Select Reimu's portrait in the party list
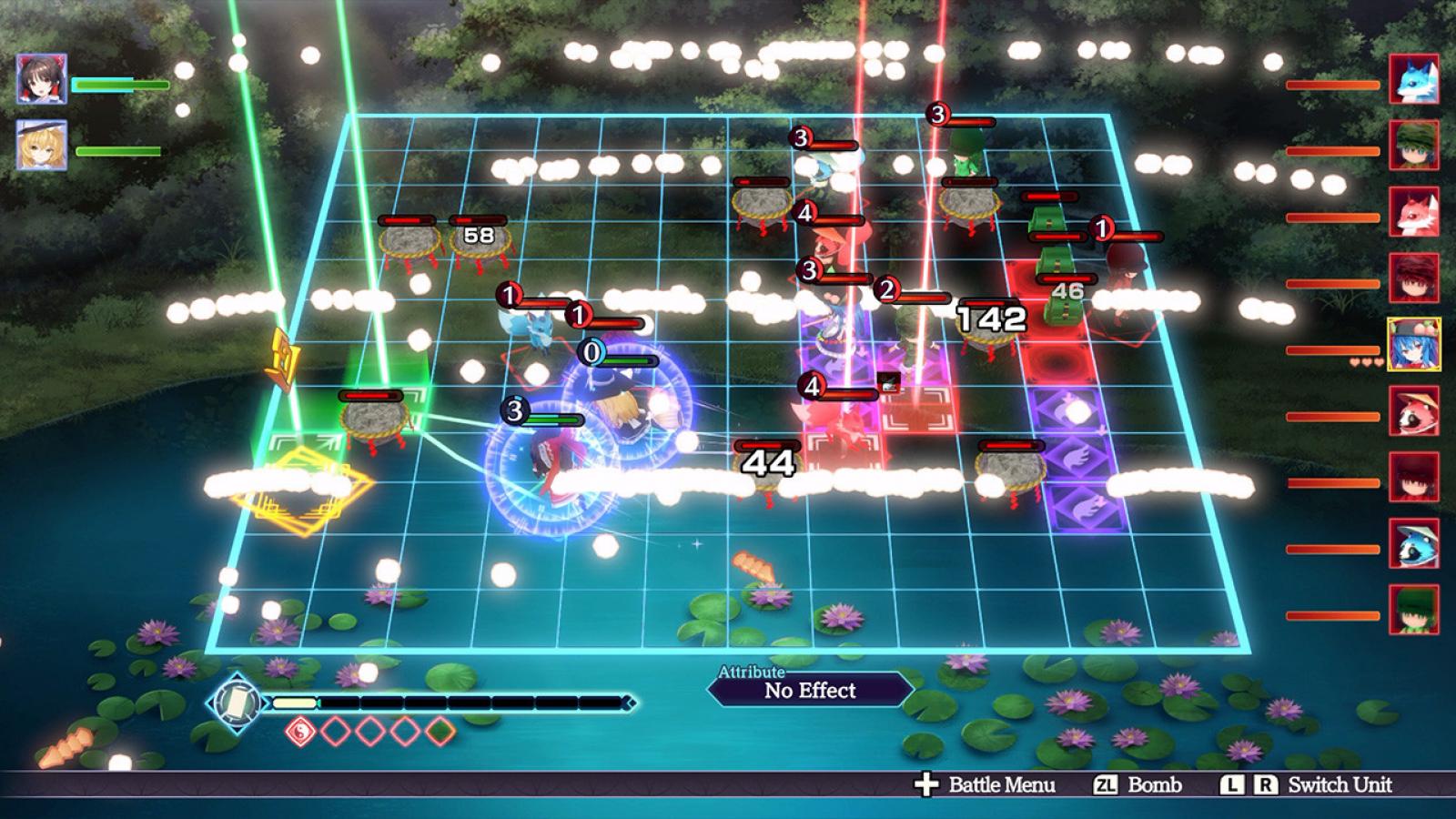 point(42,79)
